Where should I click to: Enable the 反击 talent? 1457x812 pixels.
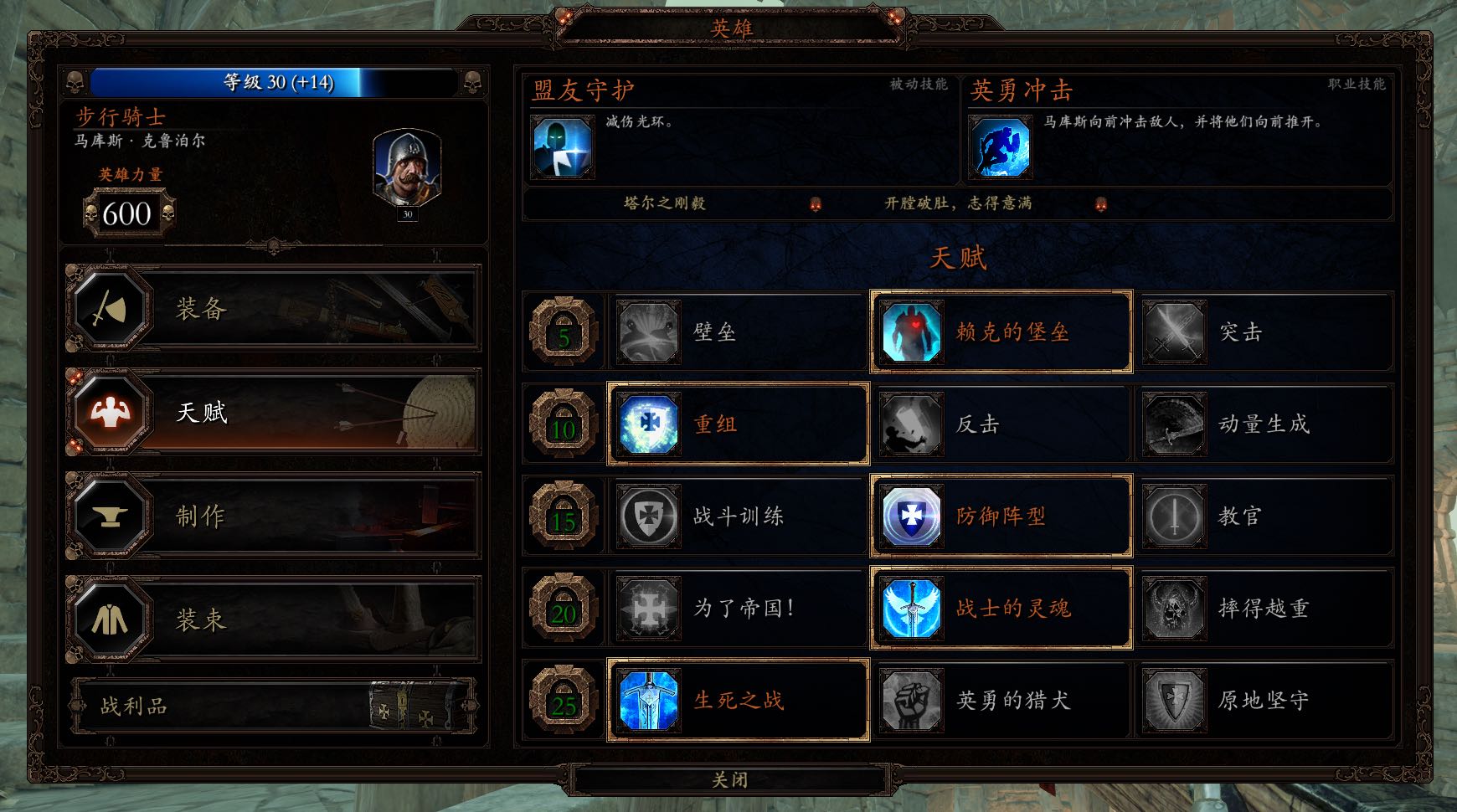910,424
